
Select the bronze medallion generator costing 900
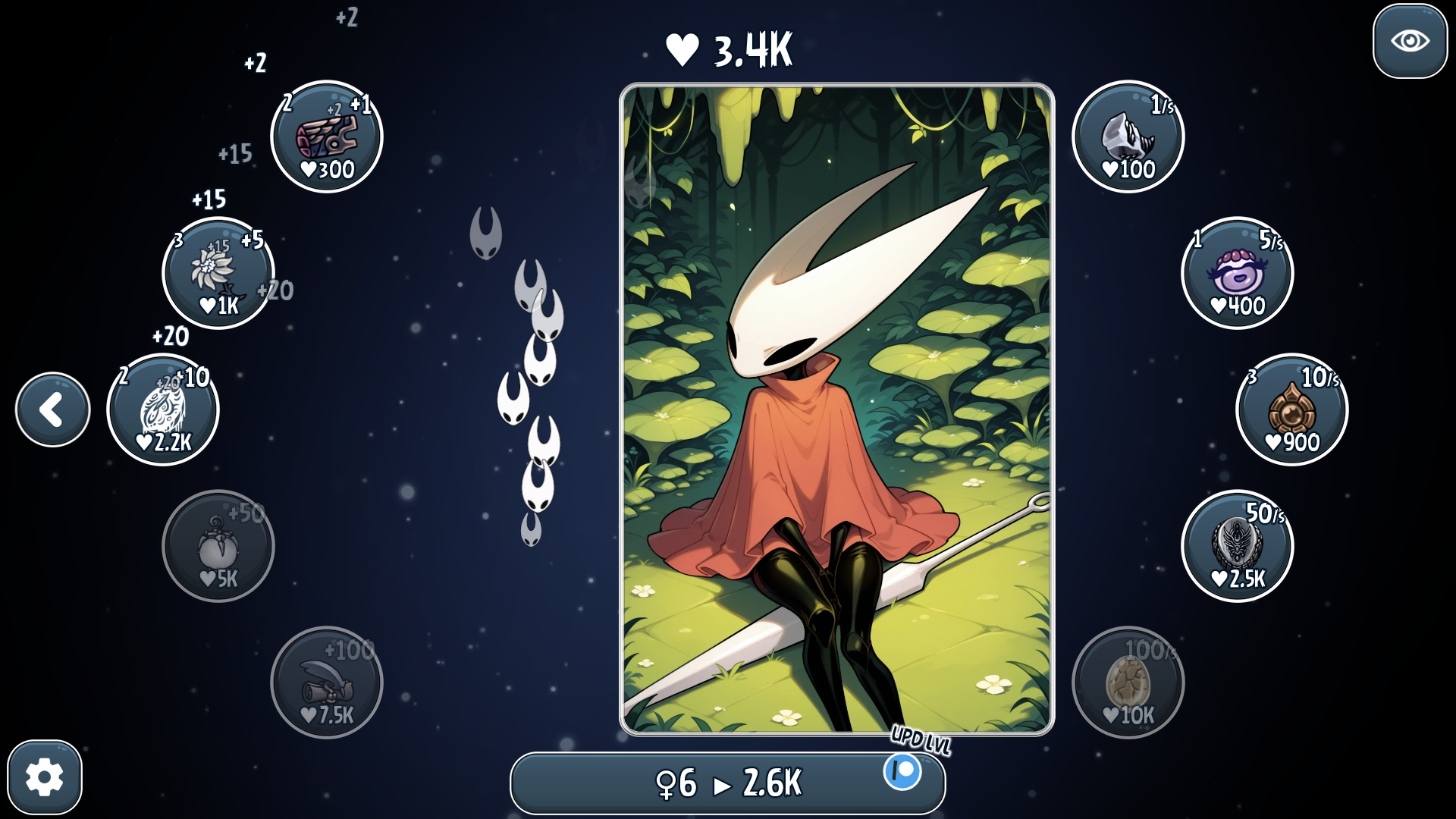click(1291, 409)
